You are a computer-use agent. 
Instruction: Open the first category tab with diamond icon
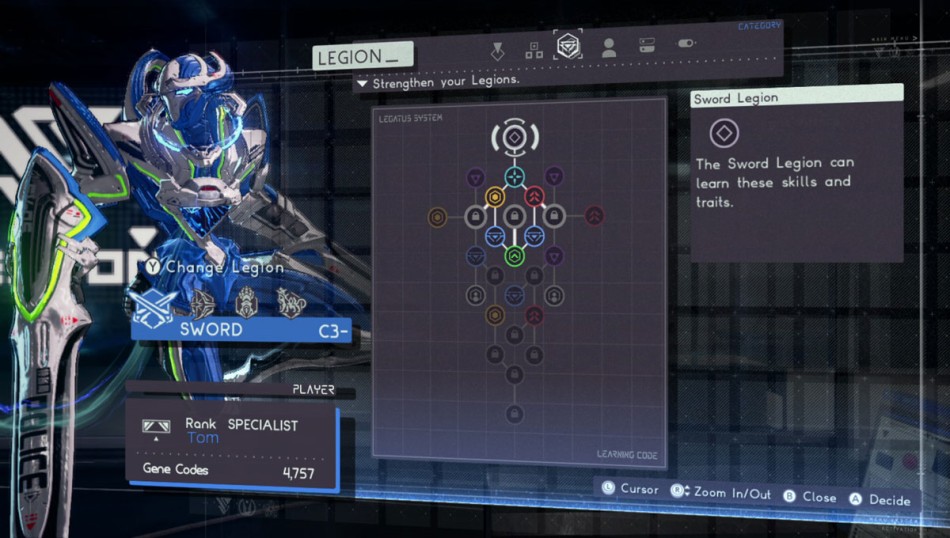[x=497, y=49]
